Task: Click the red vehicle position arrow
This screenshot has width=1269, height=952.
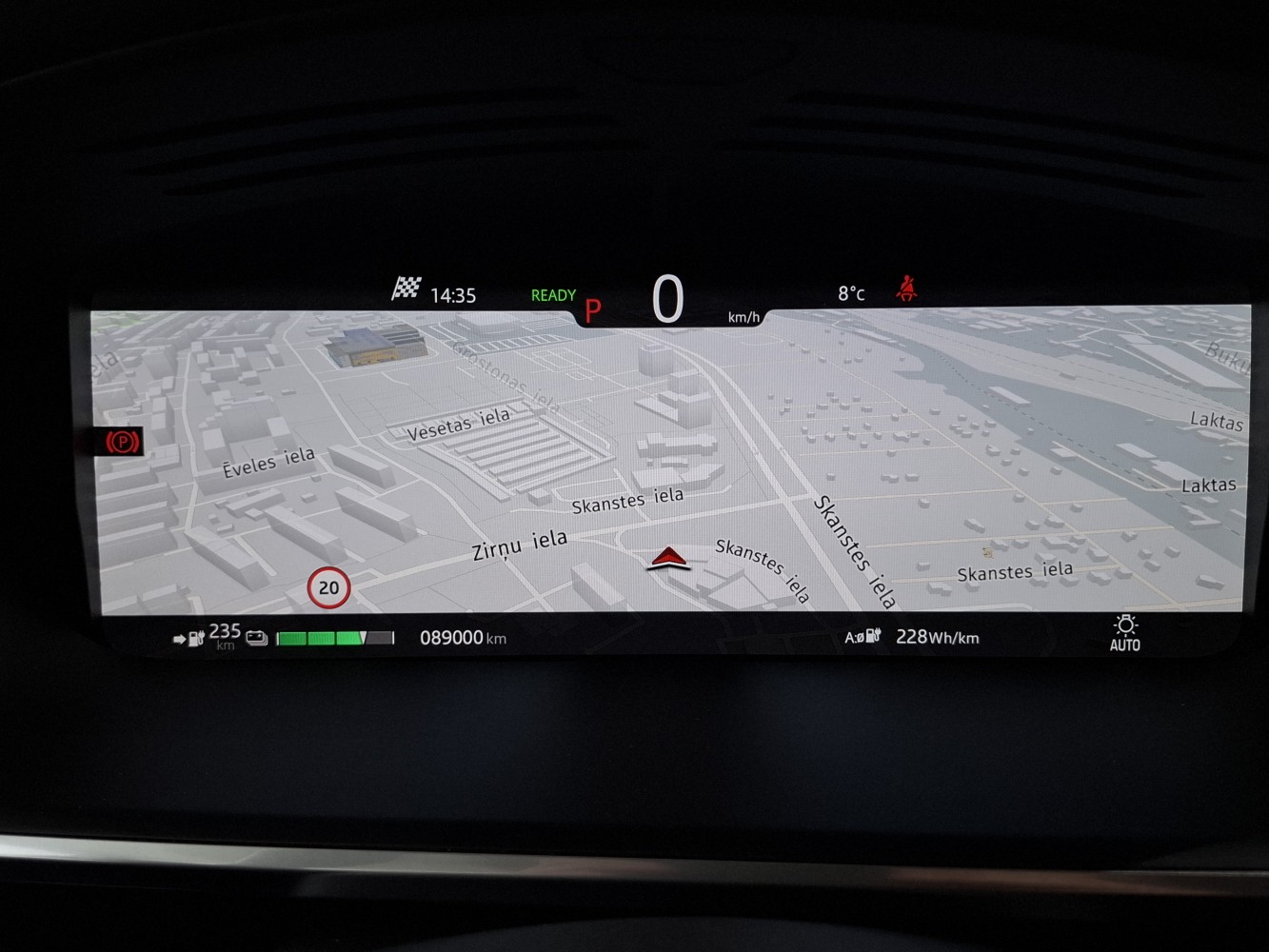Action: tap(668, 559)
